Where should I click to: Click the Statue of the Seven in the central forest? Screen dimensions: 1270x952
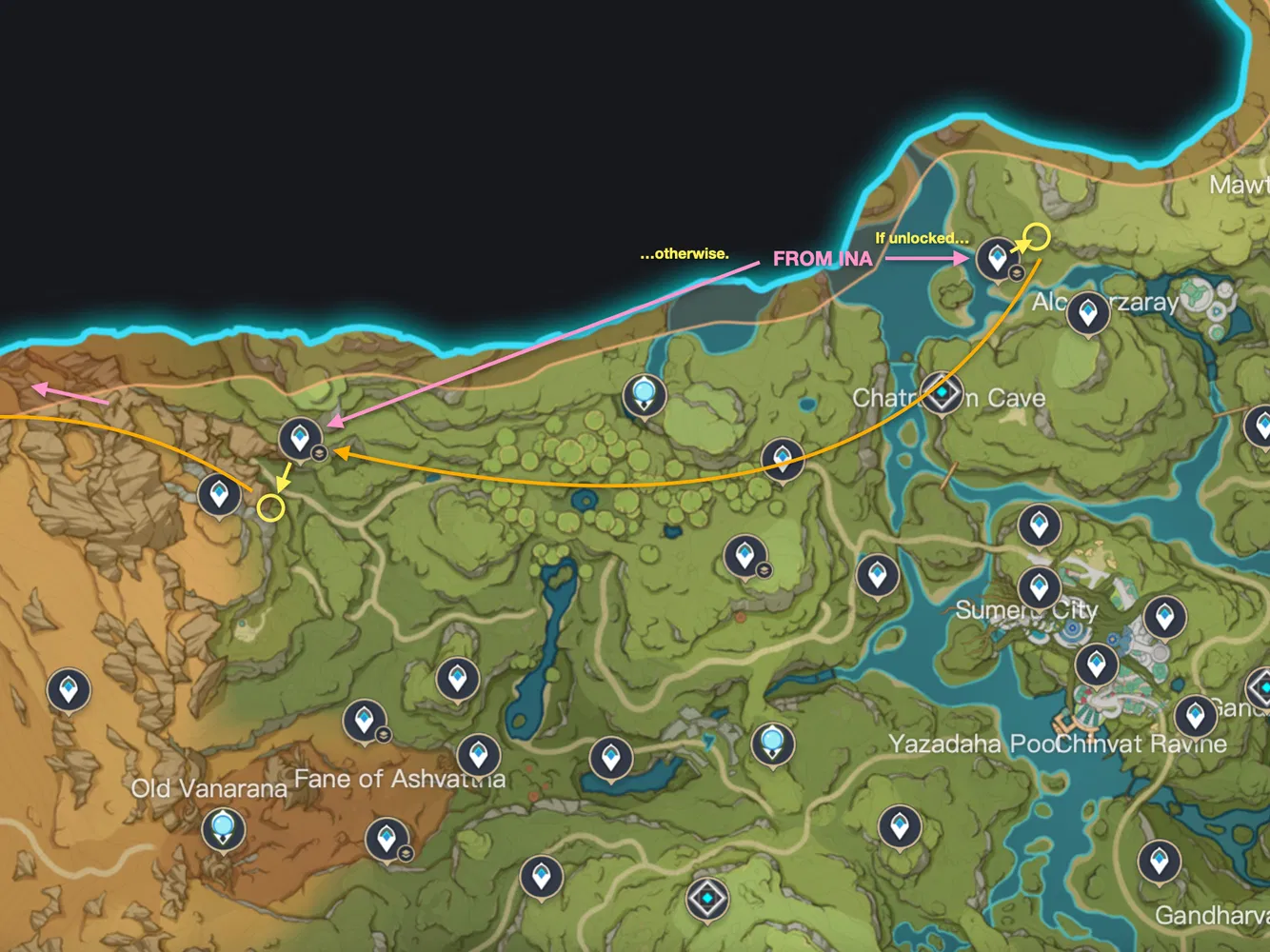tap(644, 392)
